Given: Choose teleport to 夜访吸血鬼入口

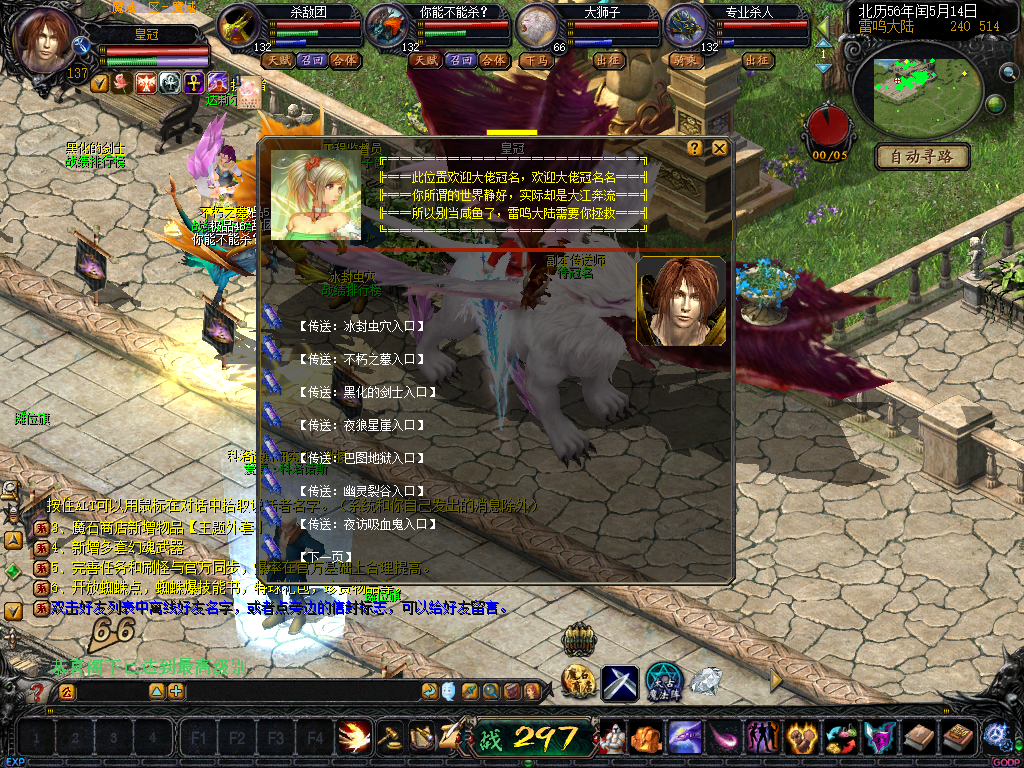Looking at the screenshot, I should [368, 524].
